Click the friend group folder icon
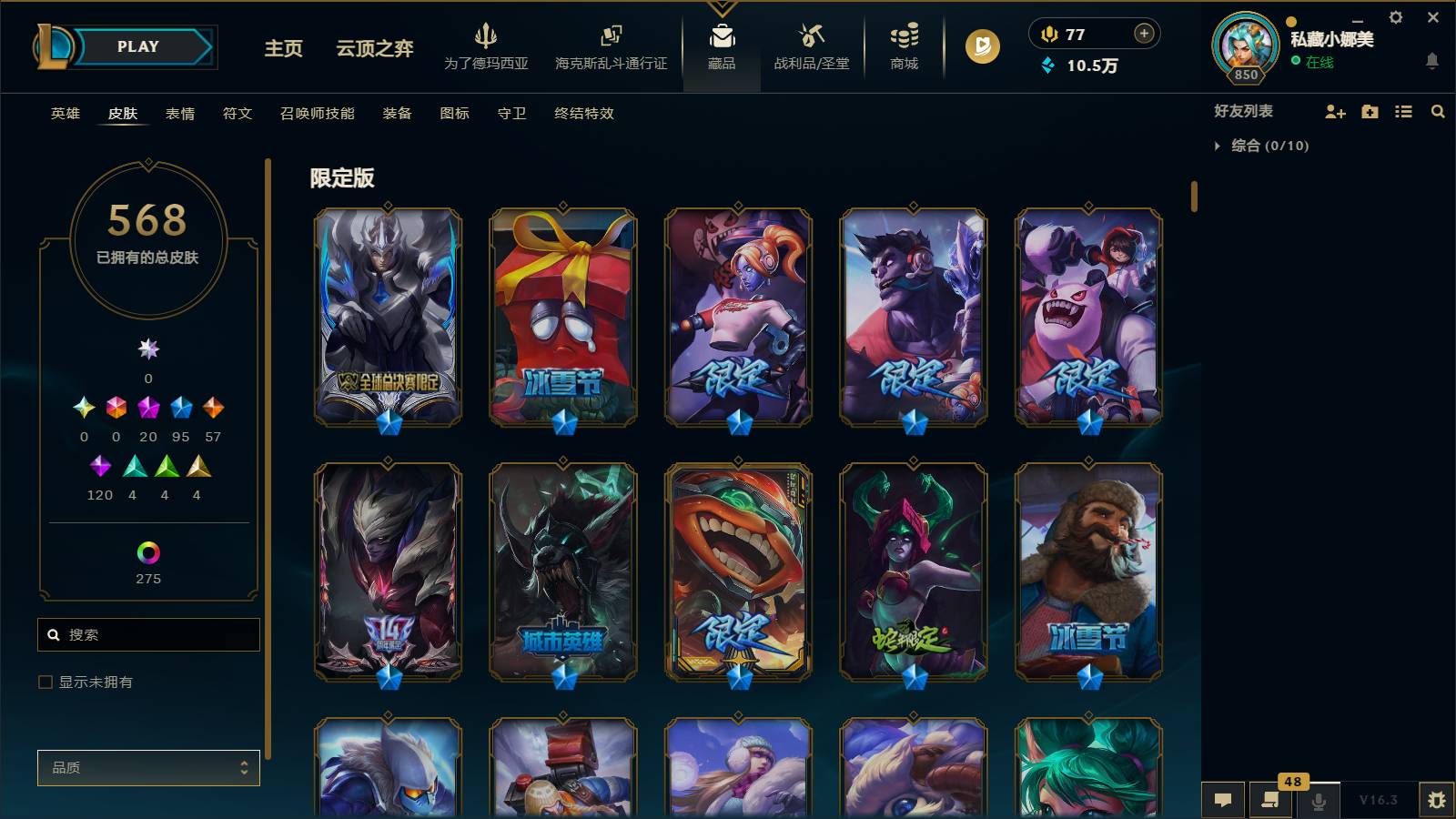The image size is (1456, 819). click(x=1370, y=111)
